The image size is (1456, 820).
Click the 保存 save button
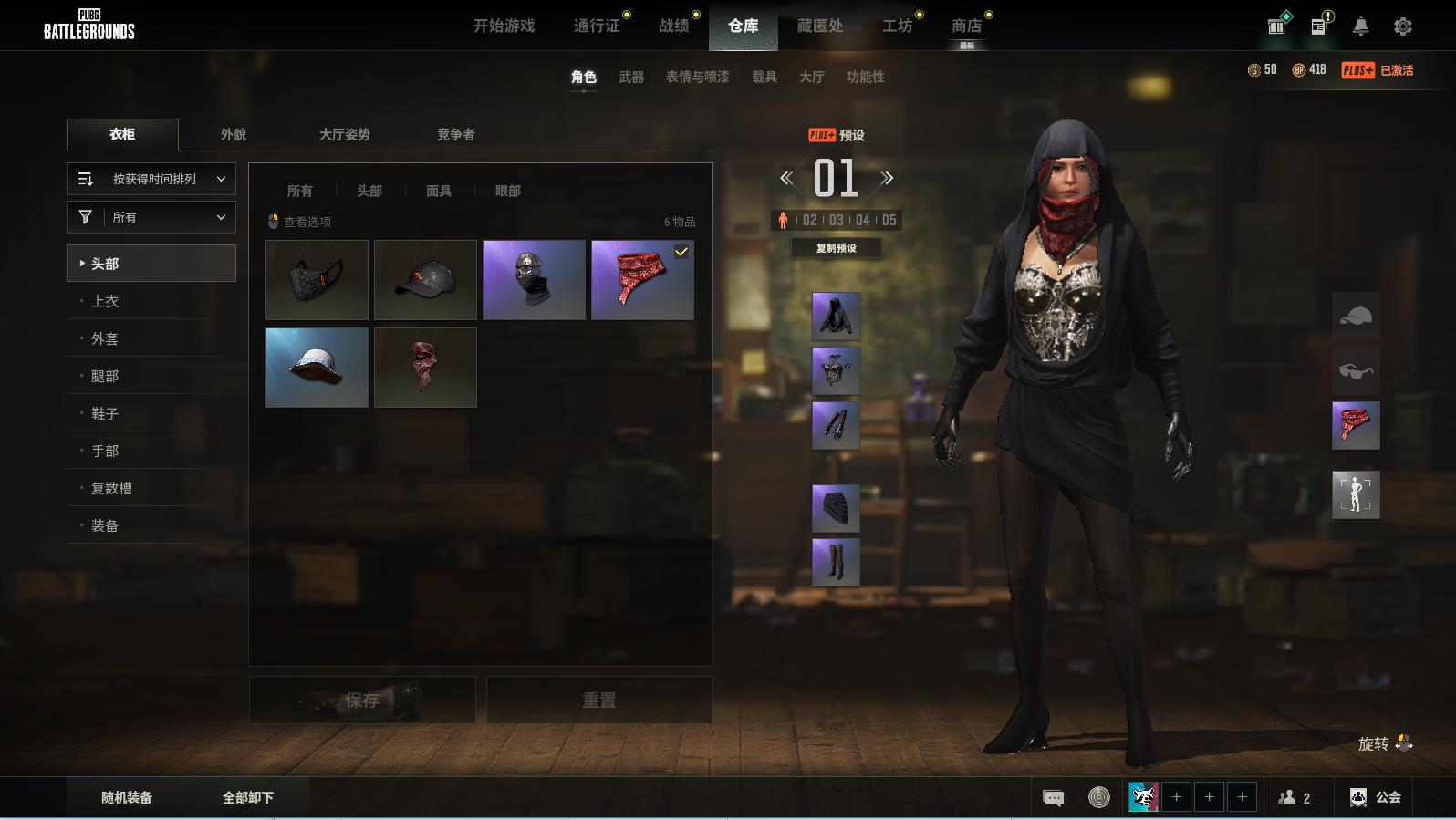pyautogui.click(x=362, y=700)
